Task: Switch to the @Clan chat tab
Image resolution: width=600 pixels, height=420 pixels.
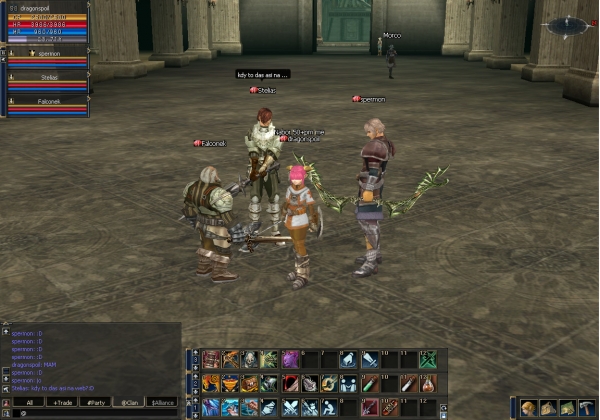Action: (x=129, y=402)
